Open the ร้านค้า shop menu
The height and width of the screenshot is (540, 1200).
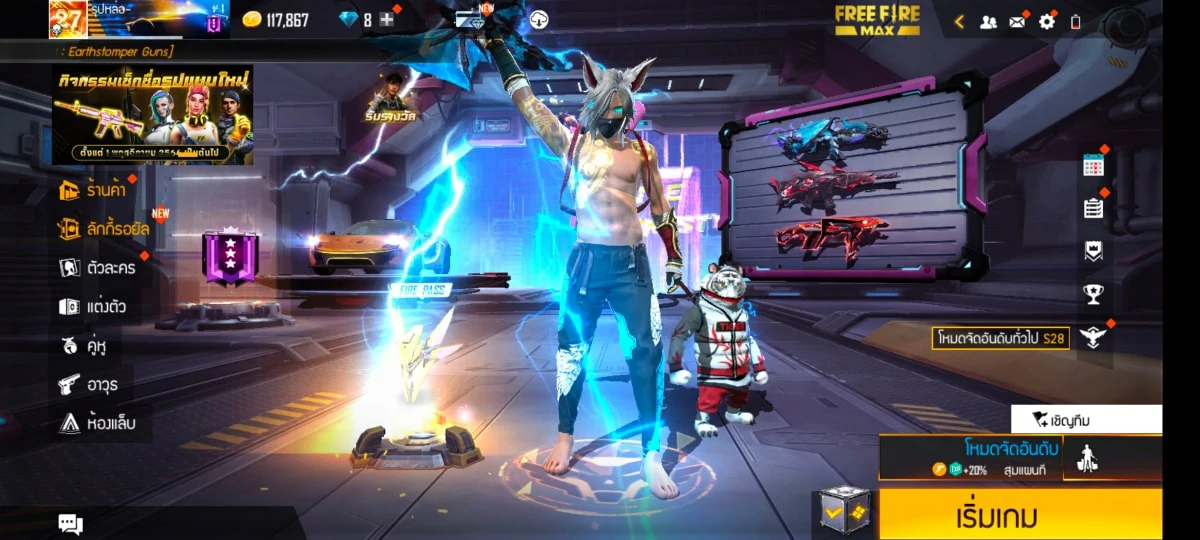click(x=98, y=190)
